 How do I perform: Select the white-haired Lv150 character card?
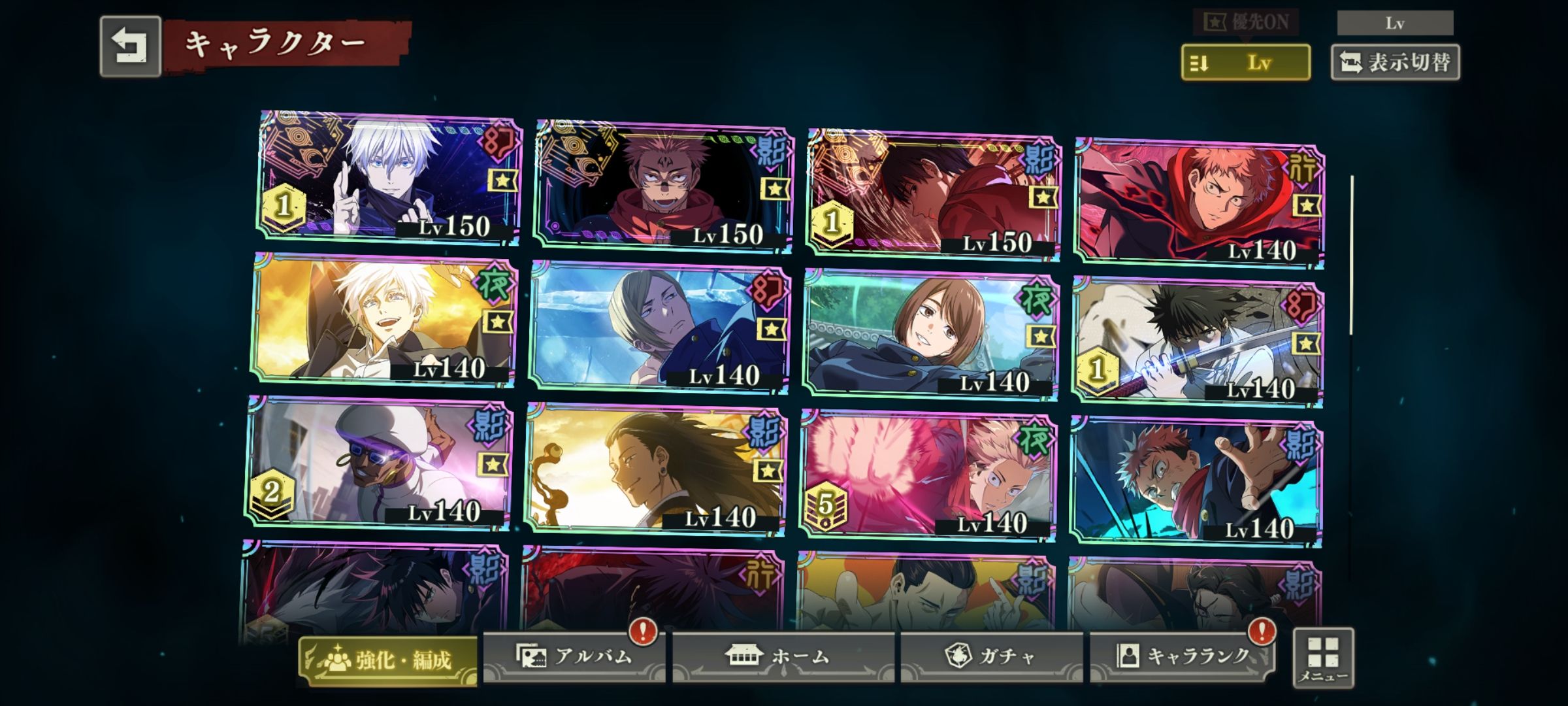(389, 176)
